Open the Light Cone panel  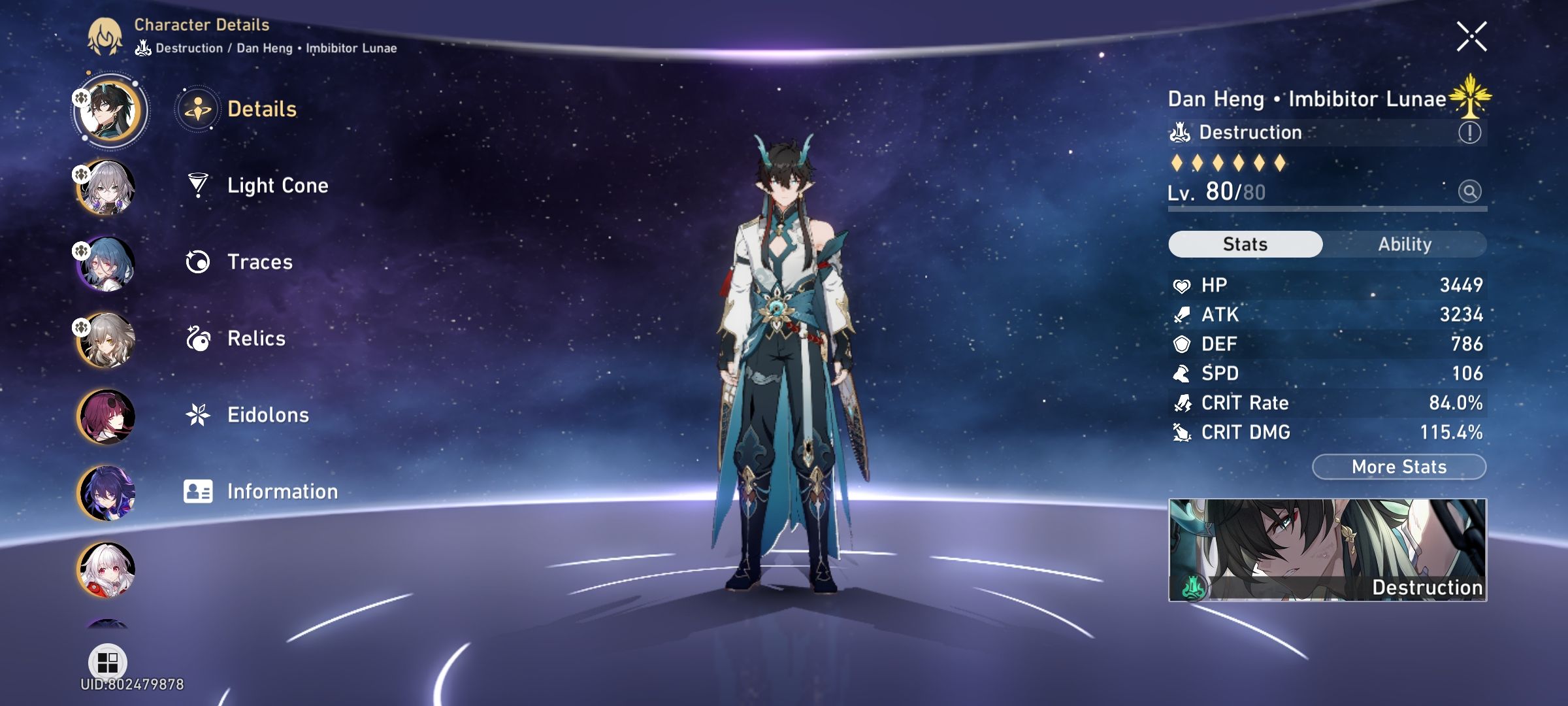pyautogui.click(x=278, y=185)
